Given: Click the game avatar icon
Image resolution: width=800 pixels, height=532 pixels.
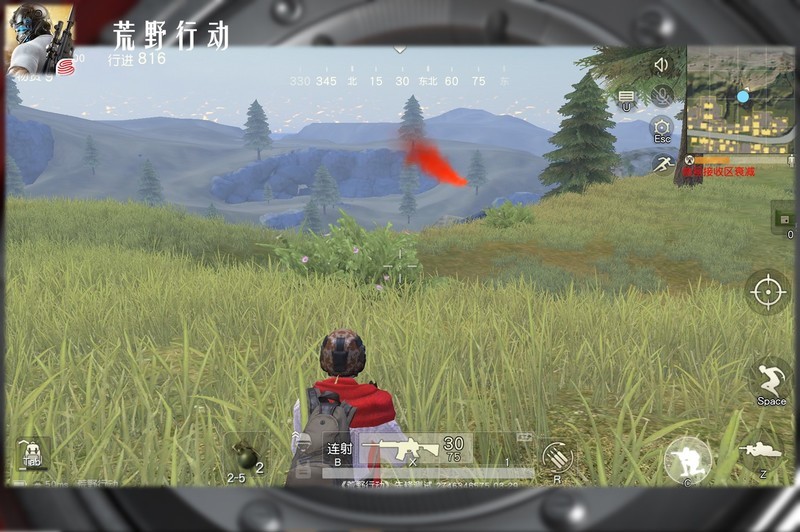Looking at the screenshot, I should click(x=40, y=38).
